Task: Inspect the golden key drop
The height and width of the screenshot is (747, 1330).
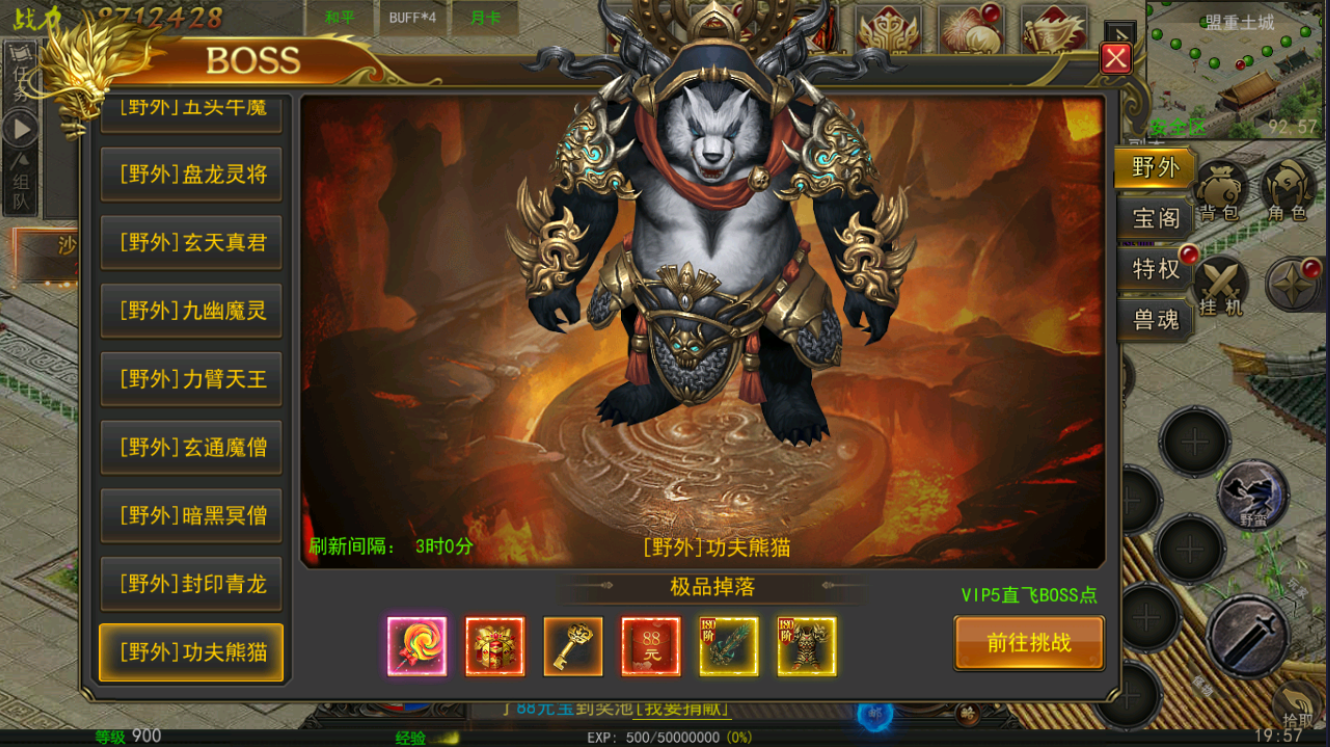Action: click(573, 646)
